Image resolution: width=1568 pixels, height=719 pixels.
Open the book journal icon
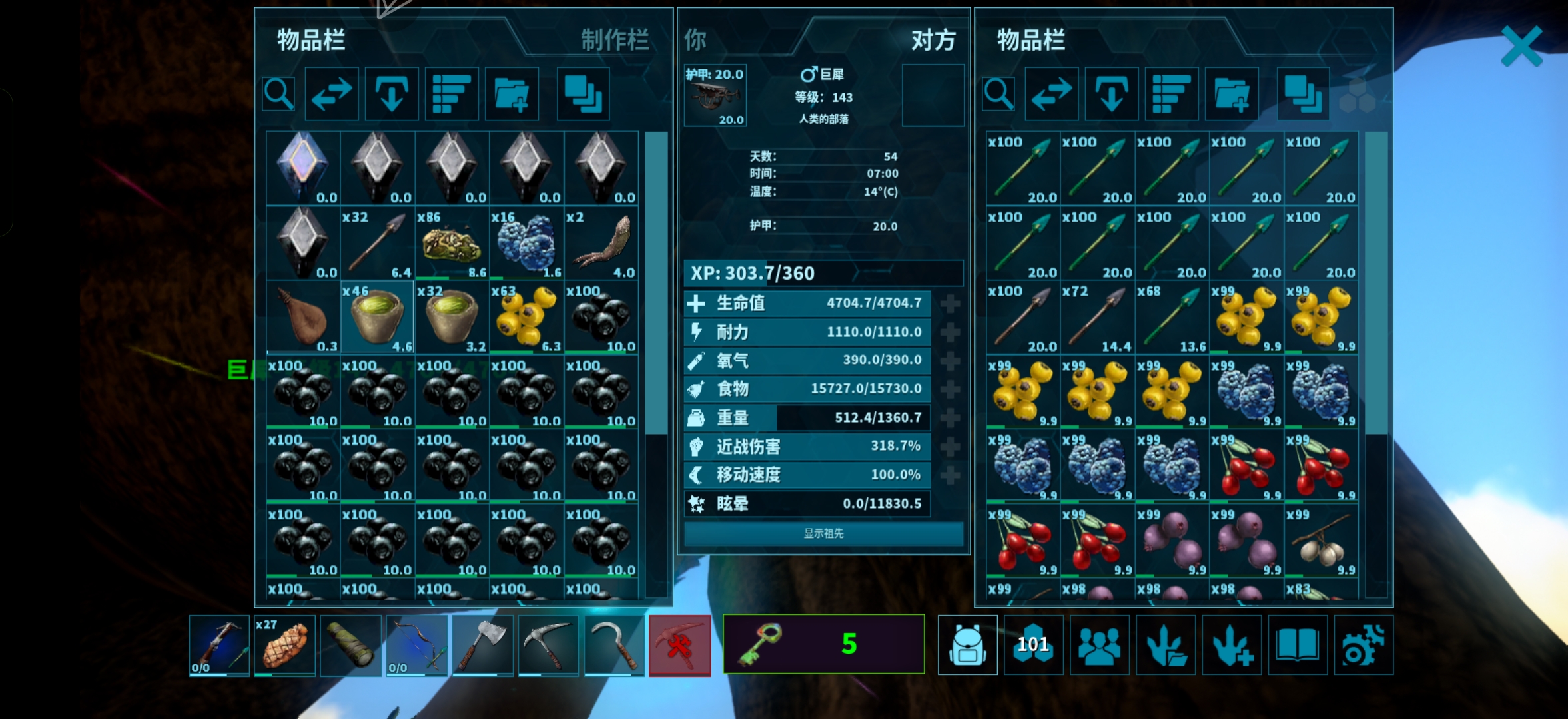tap(1297, 646)
